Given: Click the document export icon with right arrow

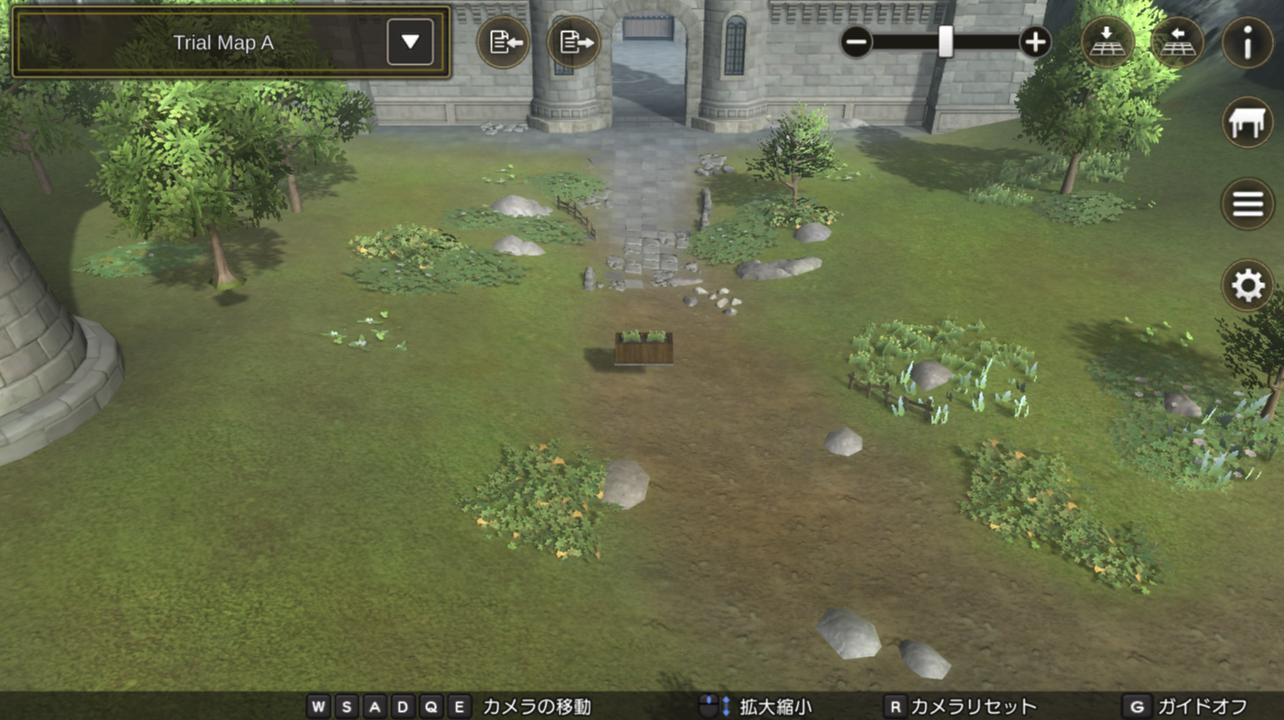Looking at the screenshot, I should click(574, 42).
